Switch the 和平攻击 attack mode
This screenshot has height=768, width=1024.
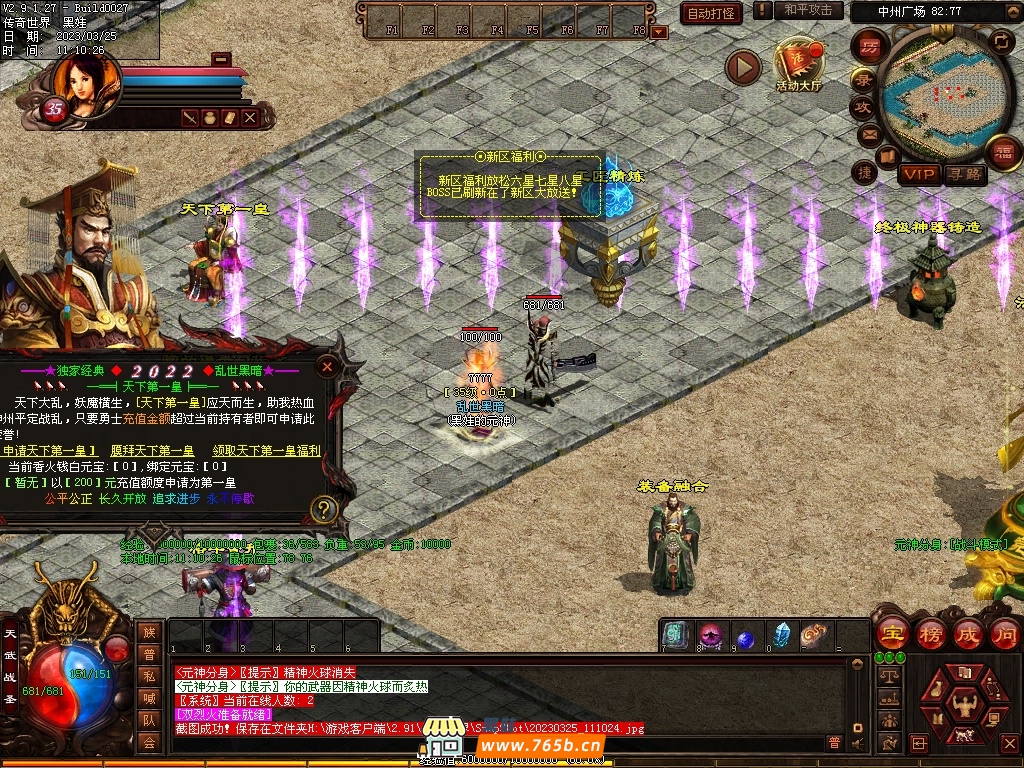(808, 10)
